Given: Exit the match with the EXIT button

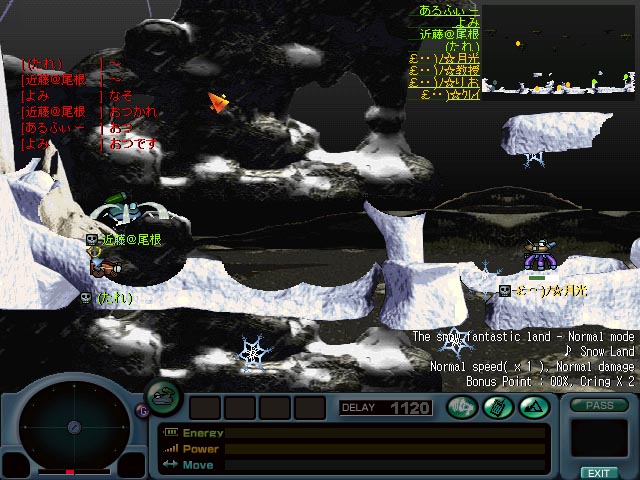Looking at the screenshot, I should click(x=599, y=472).
